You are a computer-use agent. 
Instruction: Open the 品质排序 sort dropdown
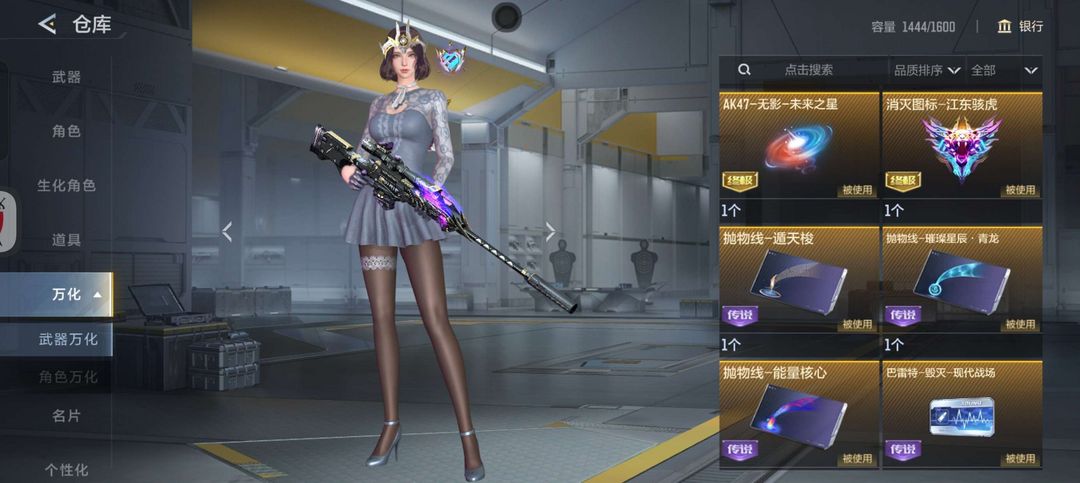(x=926, y=70)
